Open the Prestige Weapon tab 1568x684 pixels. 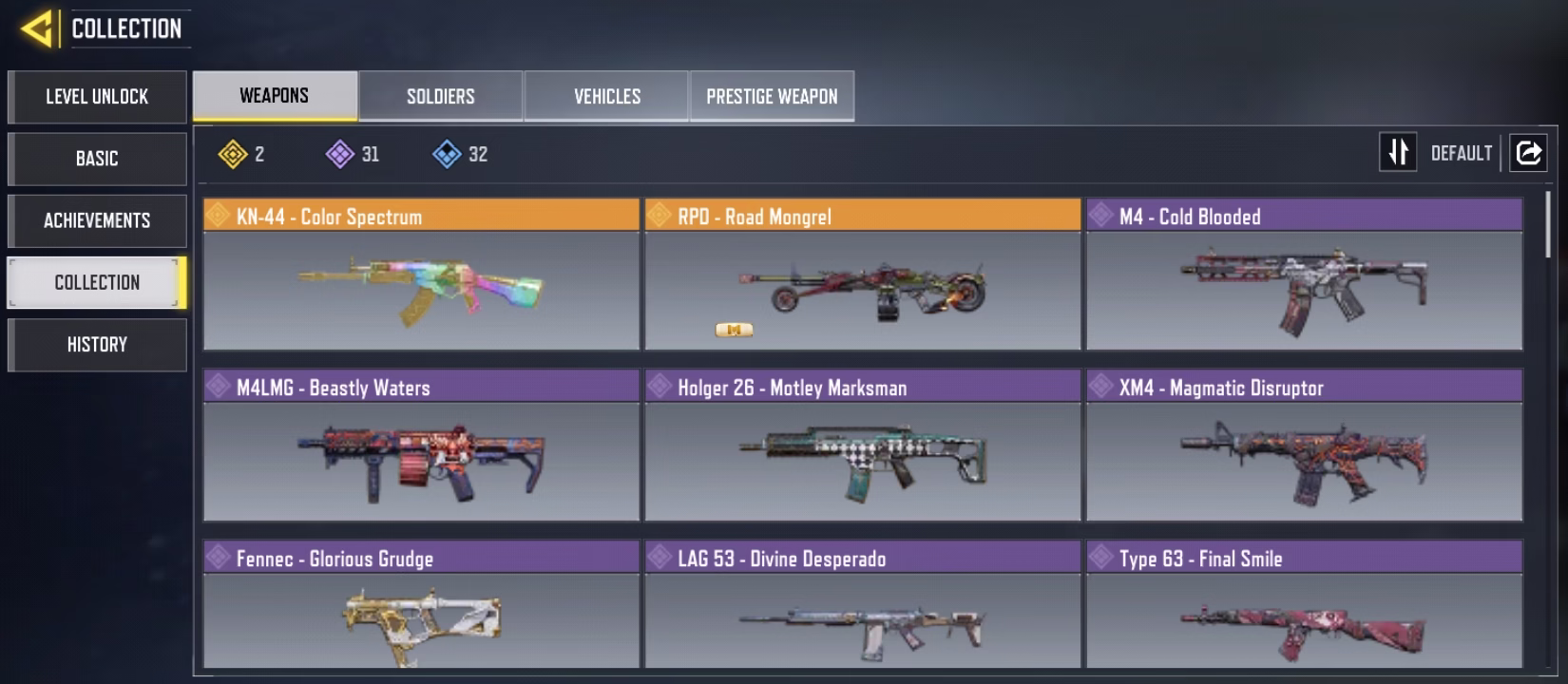[772, 96]
